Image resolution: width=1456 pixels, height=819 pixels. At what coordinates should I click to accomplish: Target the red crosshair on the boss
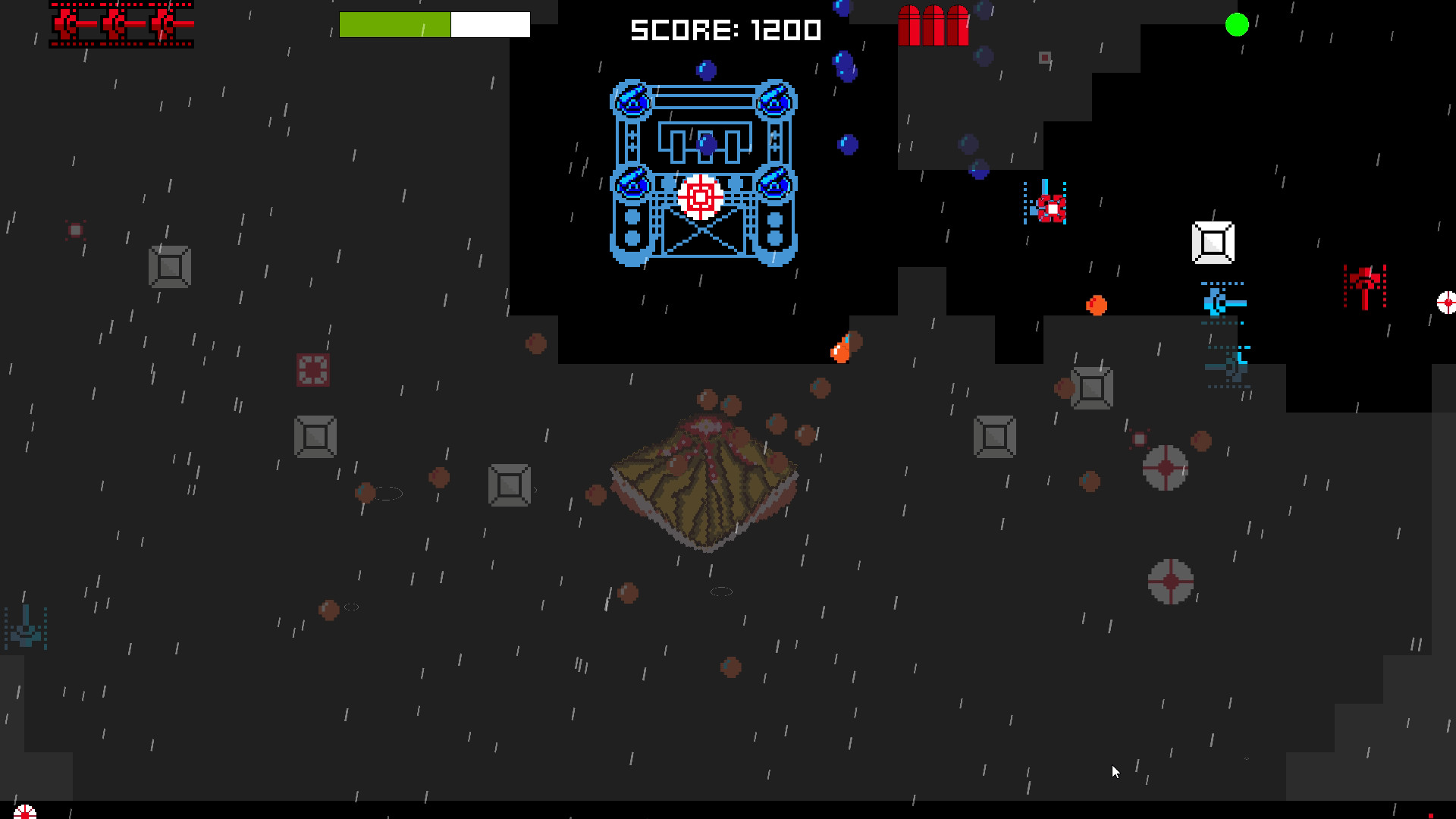(699, 199)
